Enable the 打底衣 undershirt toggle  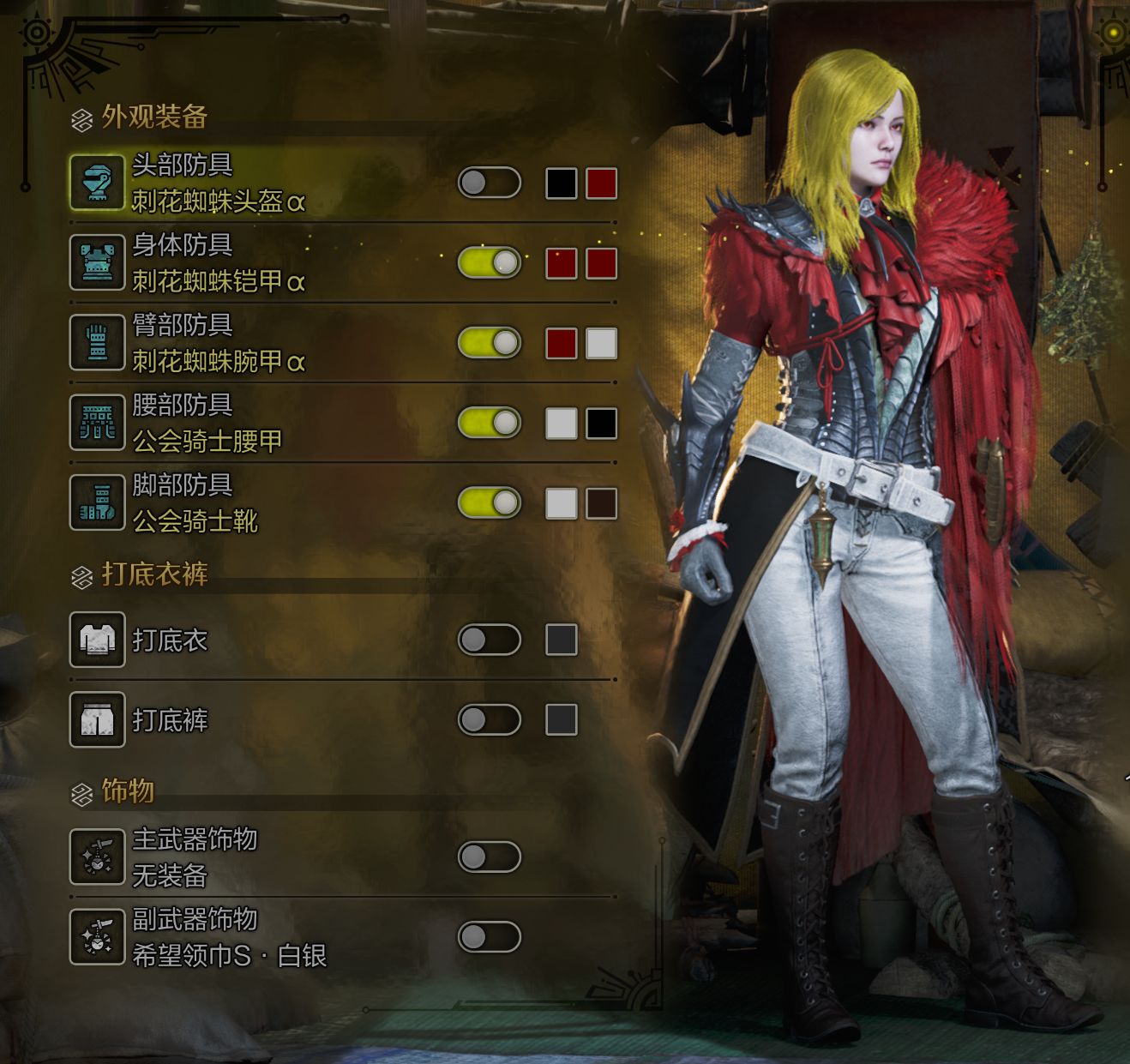pos(489,640)
